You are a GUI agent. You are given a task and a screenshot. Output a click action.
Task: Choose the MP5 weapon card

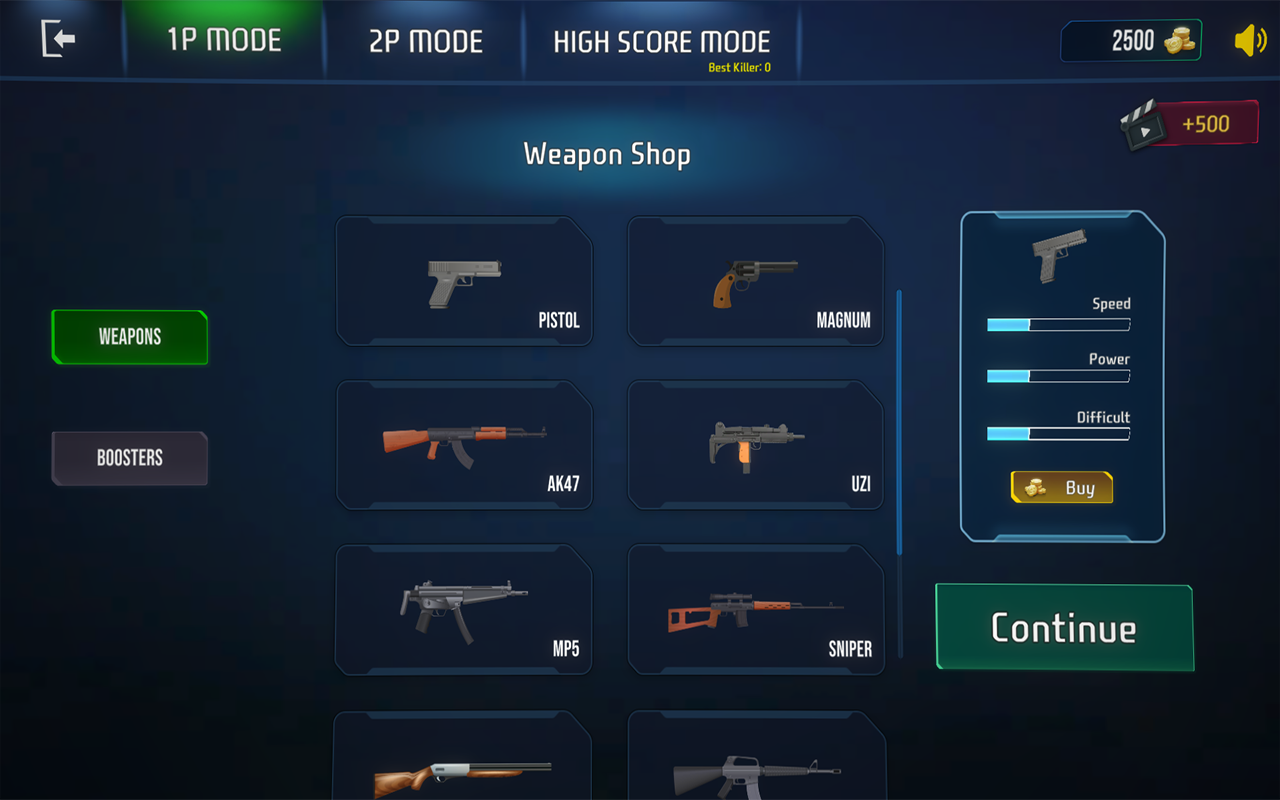[464, 609]
